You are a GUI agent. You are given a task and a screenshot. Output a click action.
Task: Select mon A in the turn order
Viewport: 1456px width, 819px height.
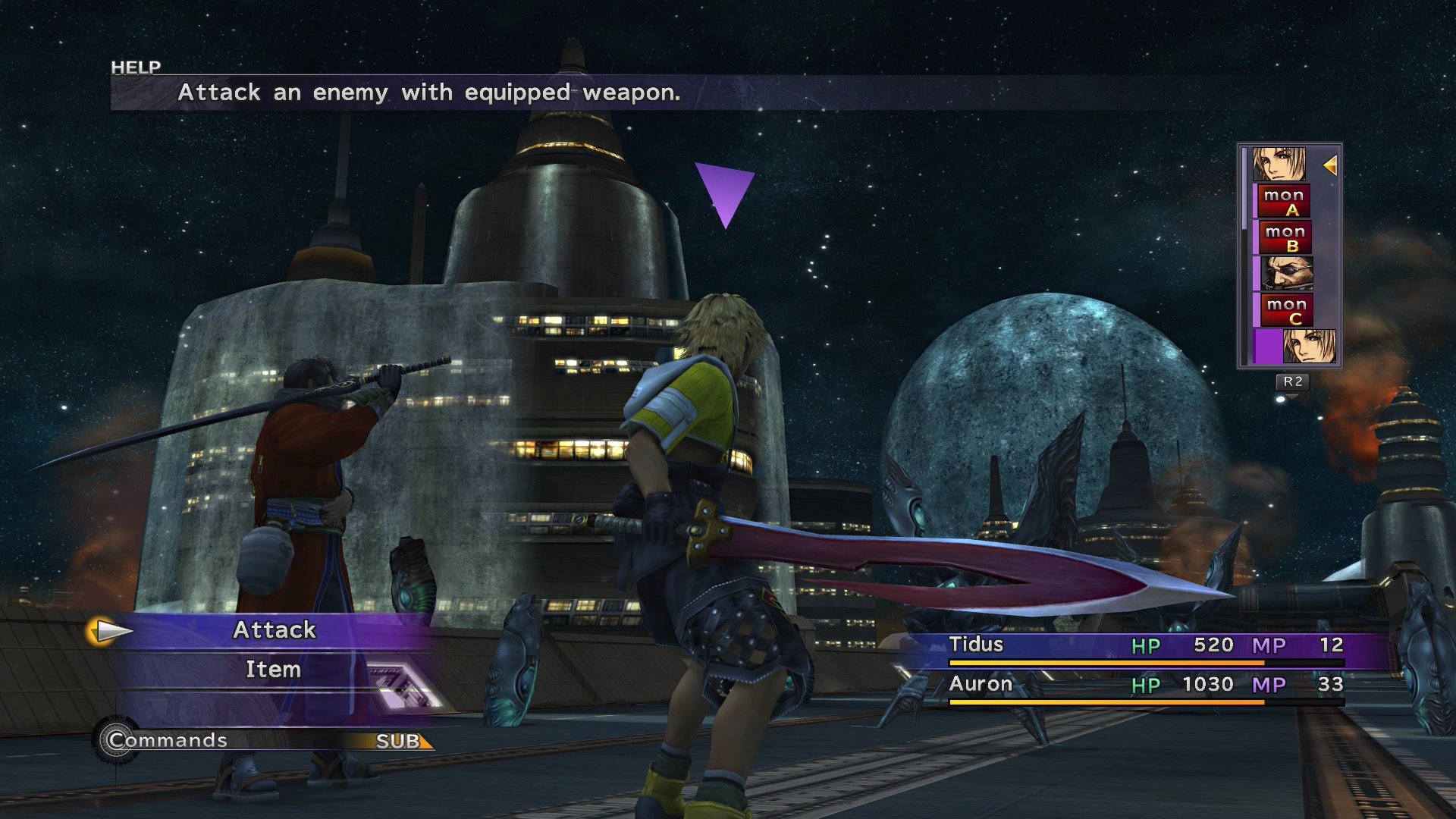coord(1285,202)
